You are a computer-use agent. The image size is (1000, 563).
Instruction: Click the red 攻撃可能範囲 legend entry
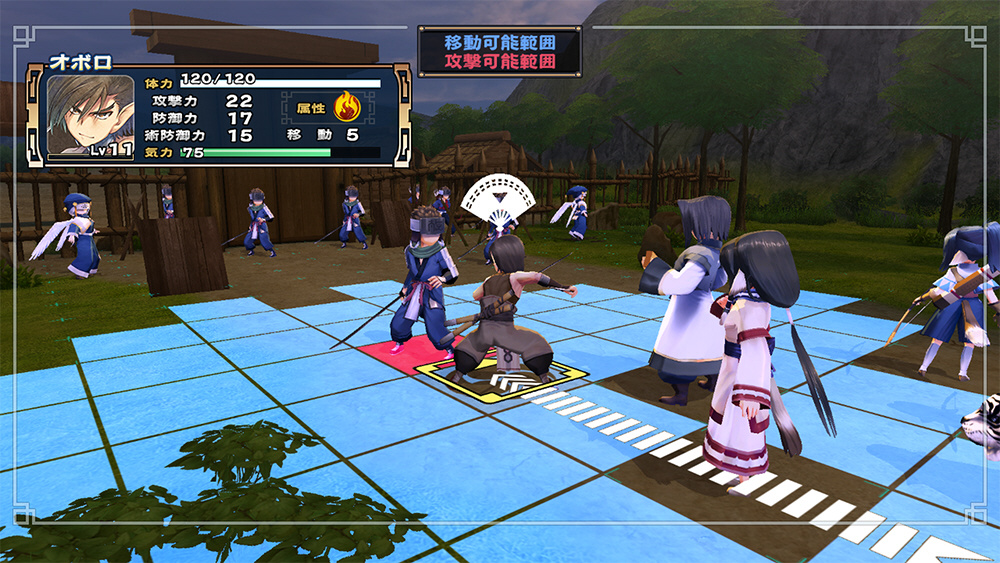(499, 62)
